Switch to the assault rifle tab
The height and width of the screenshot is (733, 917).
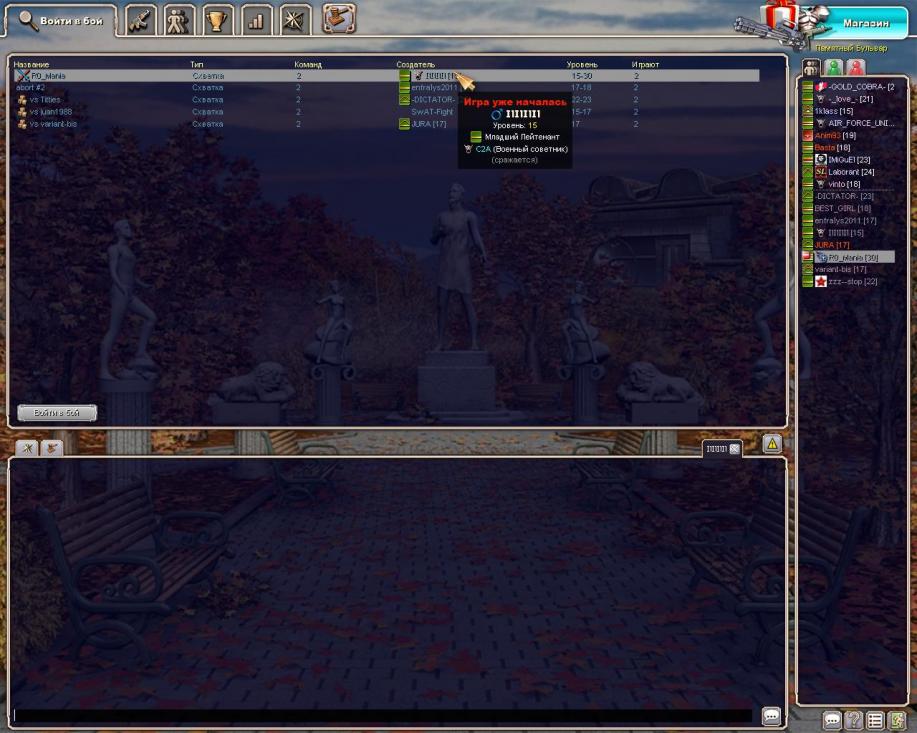tap(141, 20)
